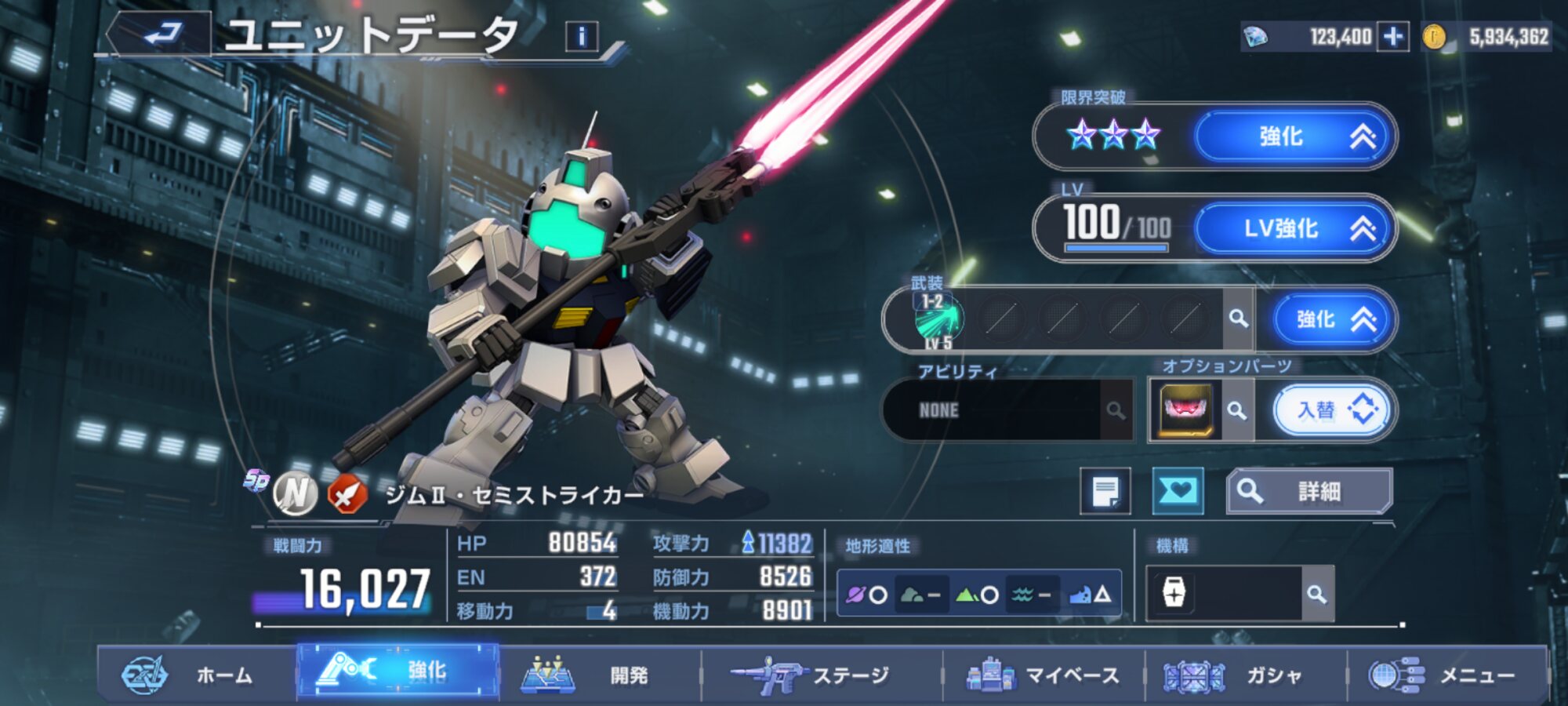Image resolution: width=1568 pixels, height=706 pixels.
Task: Add diamonds with the plus button
Action: click(1393, 37)
